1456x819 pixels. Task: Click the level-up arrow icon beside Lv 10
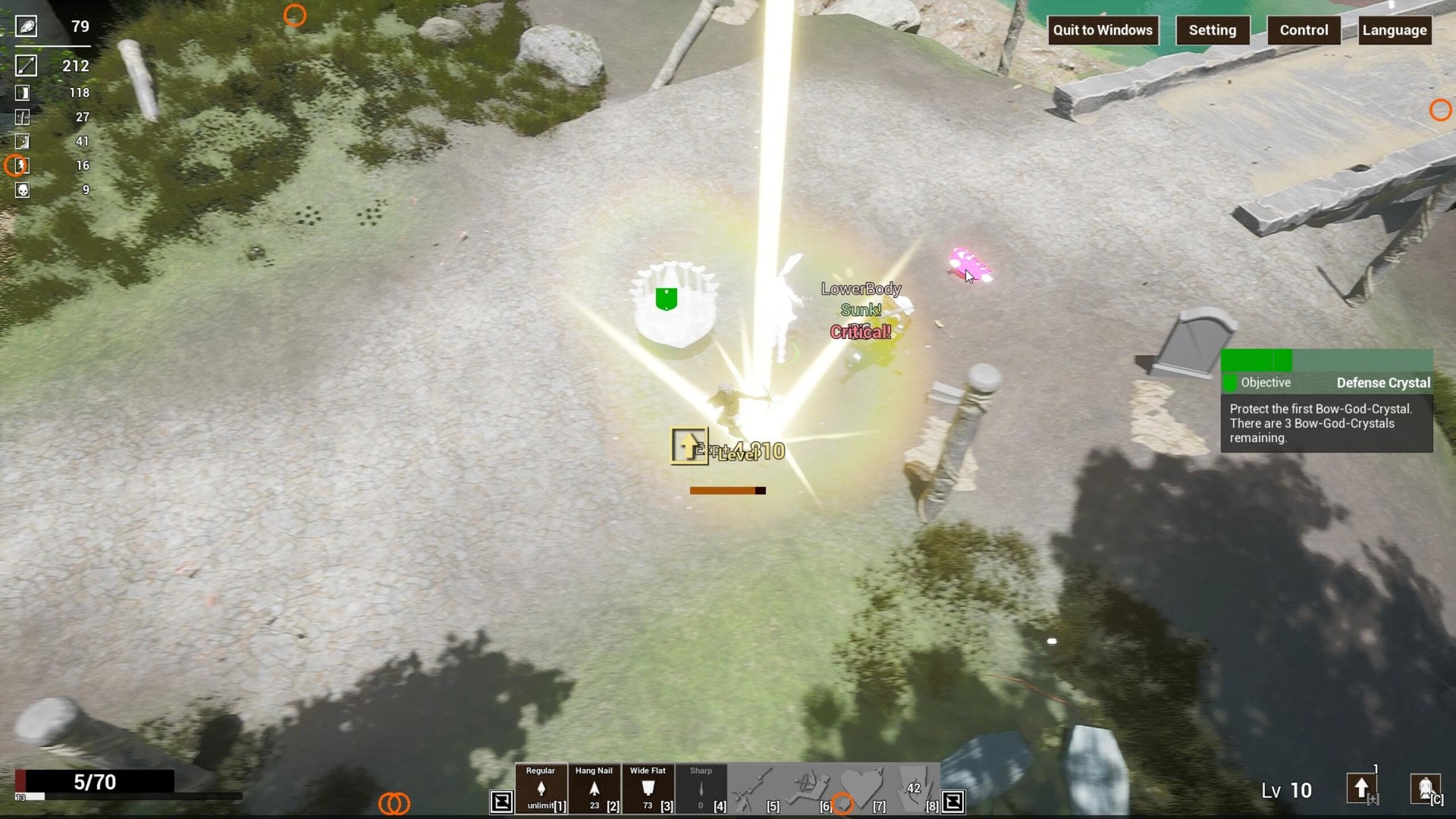pos(1361,789)
